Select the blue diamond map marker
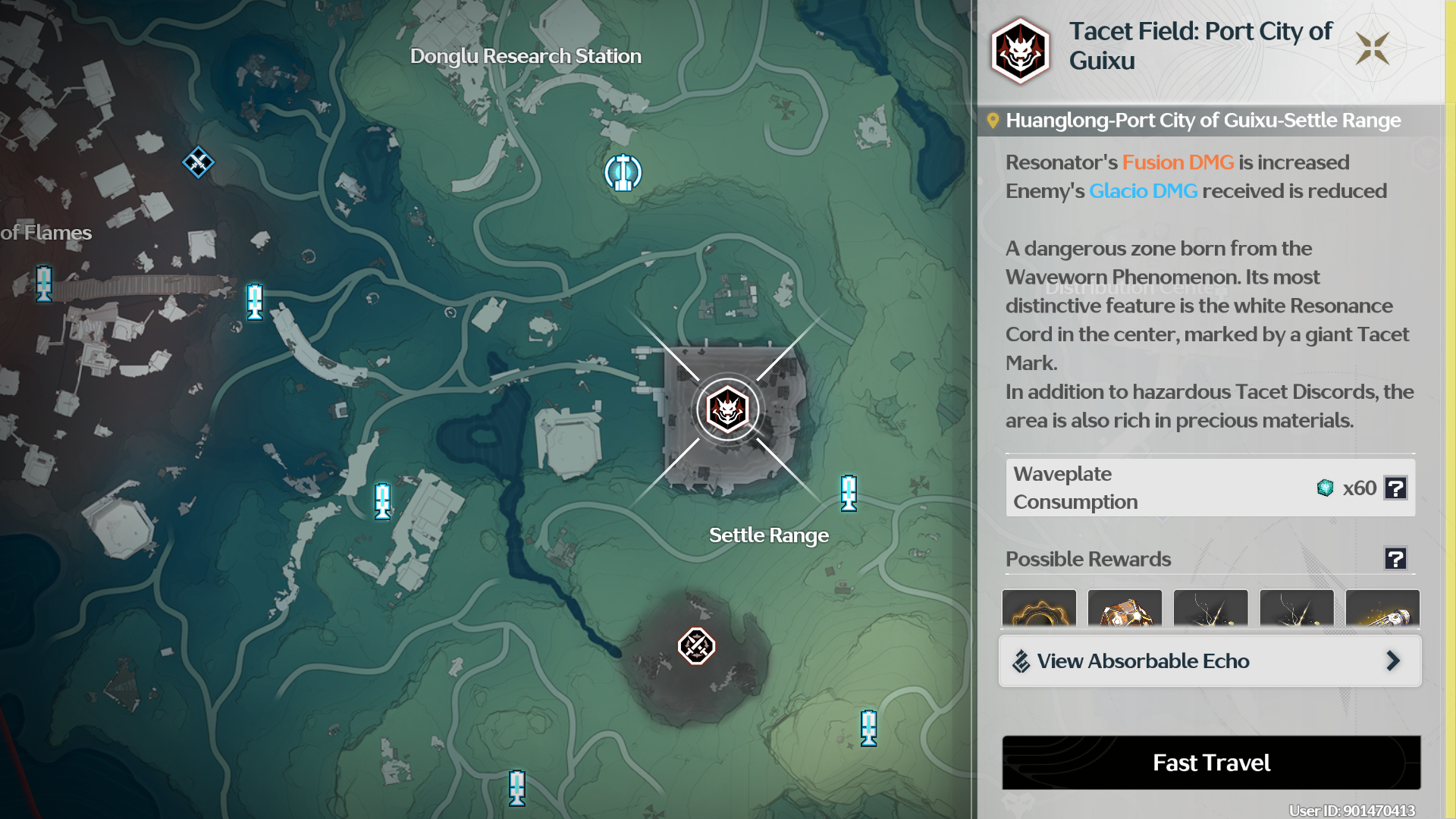1456x819 pixels. pyautogui.click(x=198, y=162)
